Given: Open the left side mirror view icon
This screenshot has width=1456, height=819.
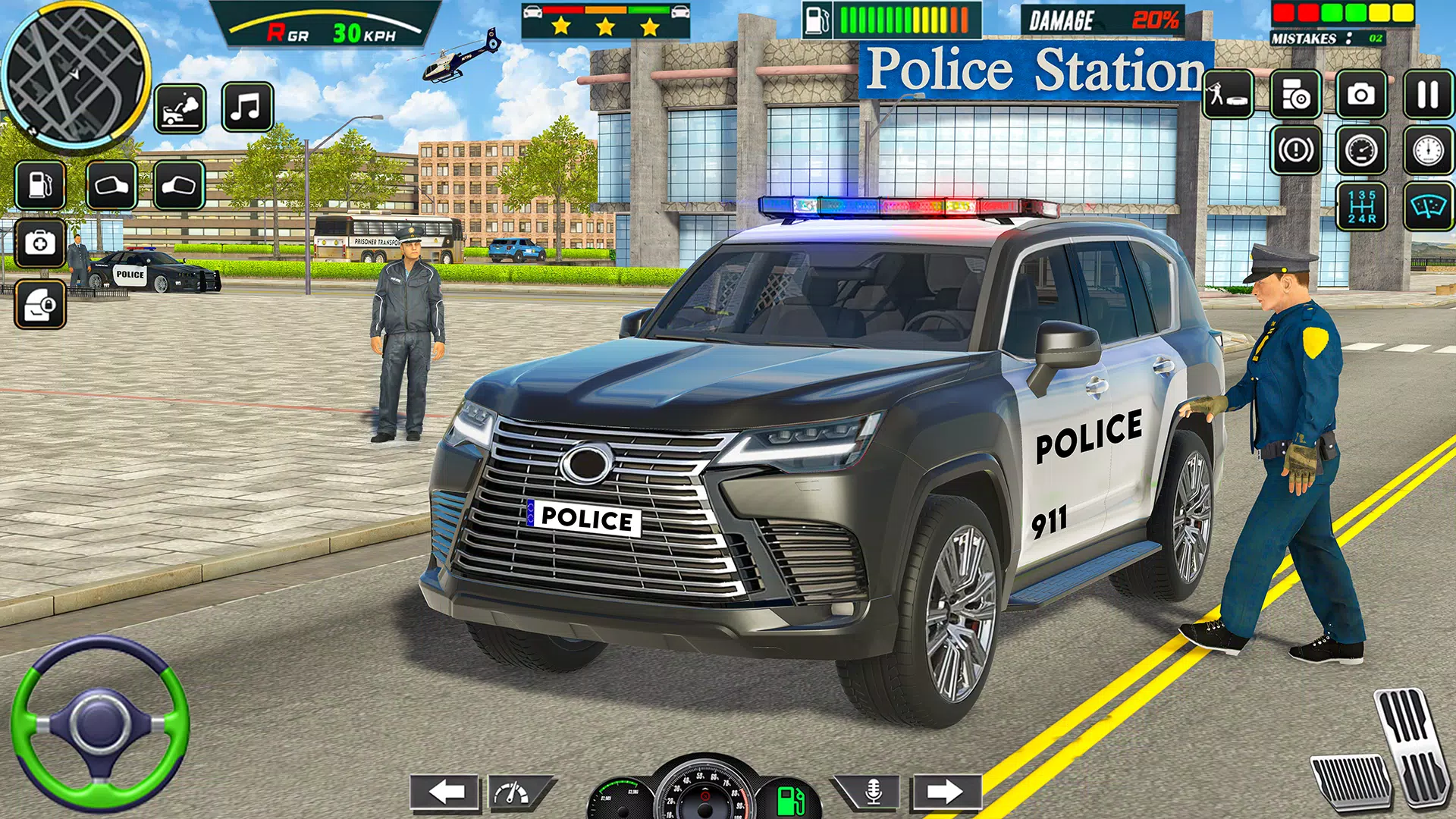Looking at the screenshot, I should point(111,184).
